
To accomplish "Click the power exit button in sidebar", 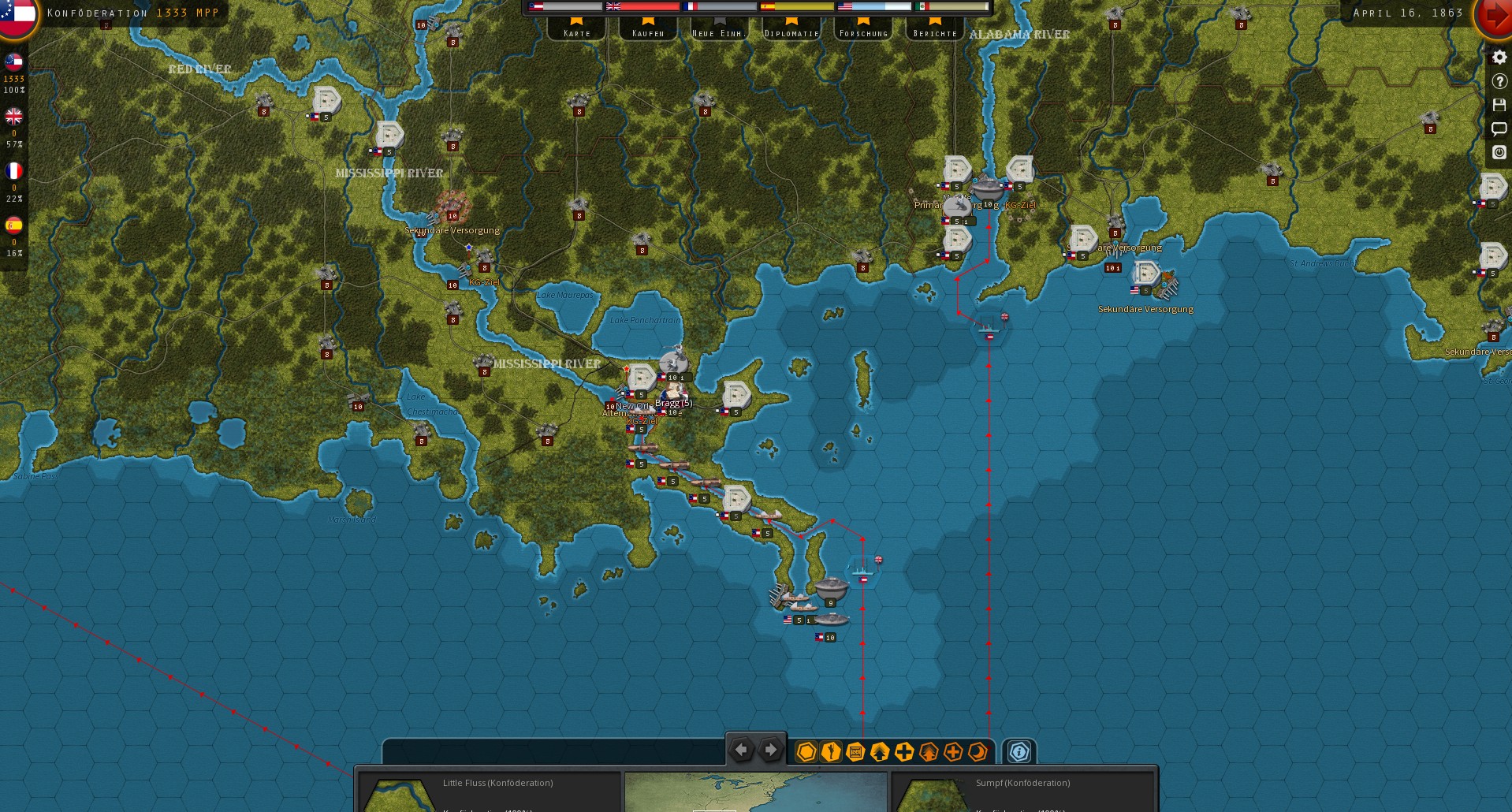I will tap(1499, 152).
